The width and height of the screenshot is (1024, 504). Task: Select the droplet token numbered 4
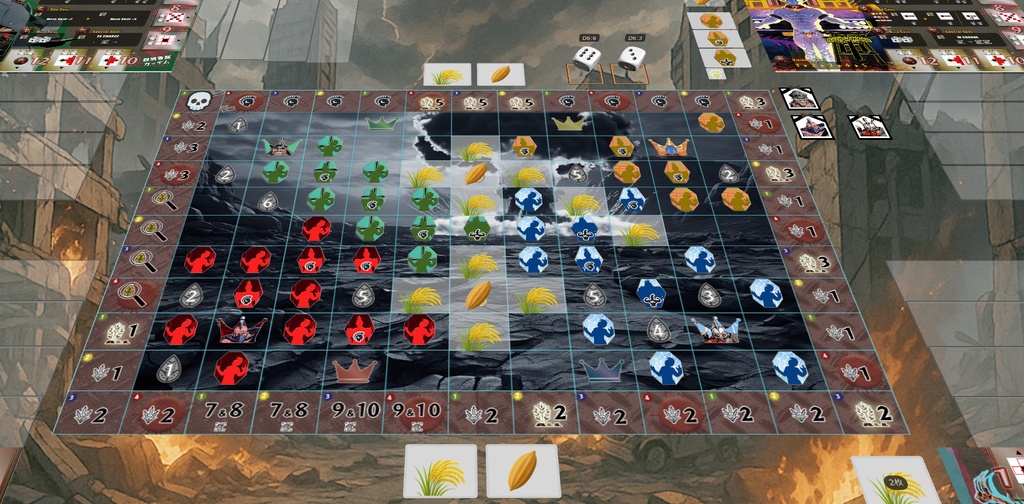click(x=657, y=329)
